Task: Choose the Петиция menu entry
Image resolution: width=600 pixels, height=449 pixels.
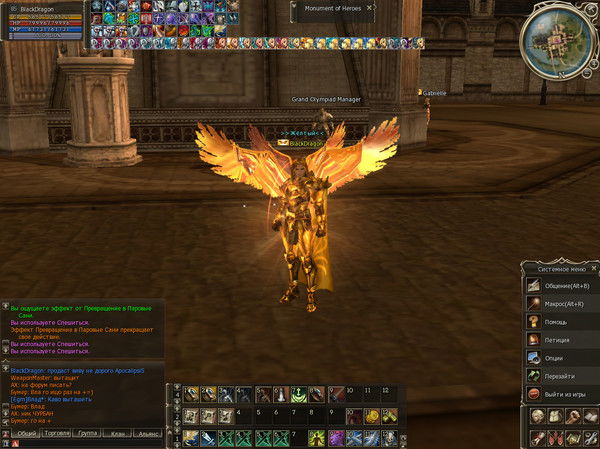Action: [x=555, y=340]
